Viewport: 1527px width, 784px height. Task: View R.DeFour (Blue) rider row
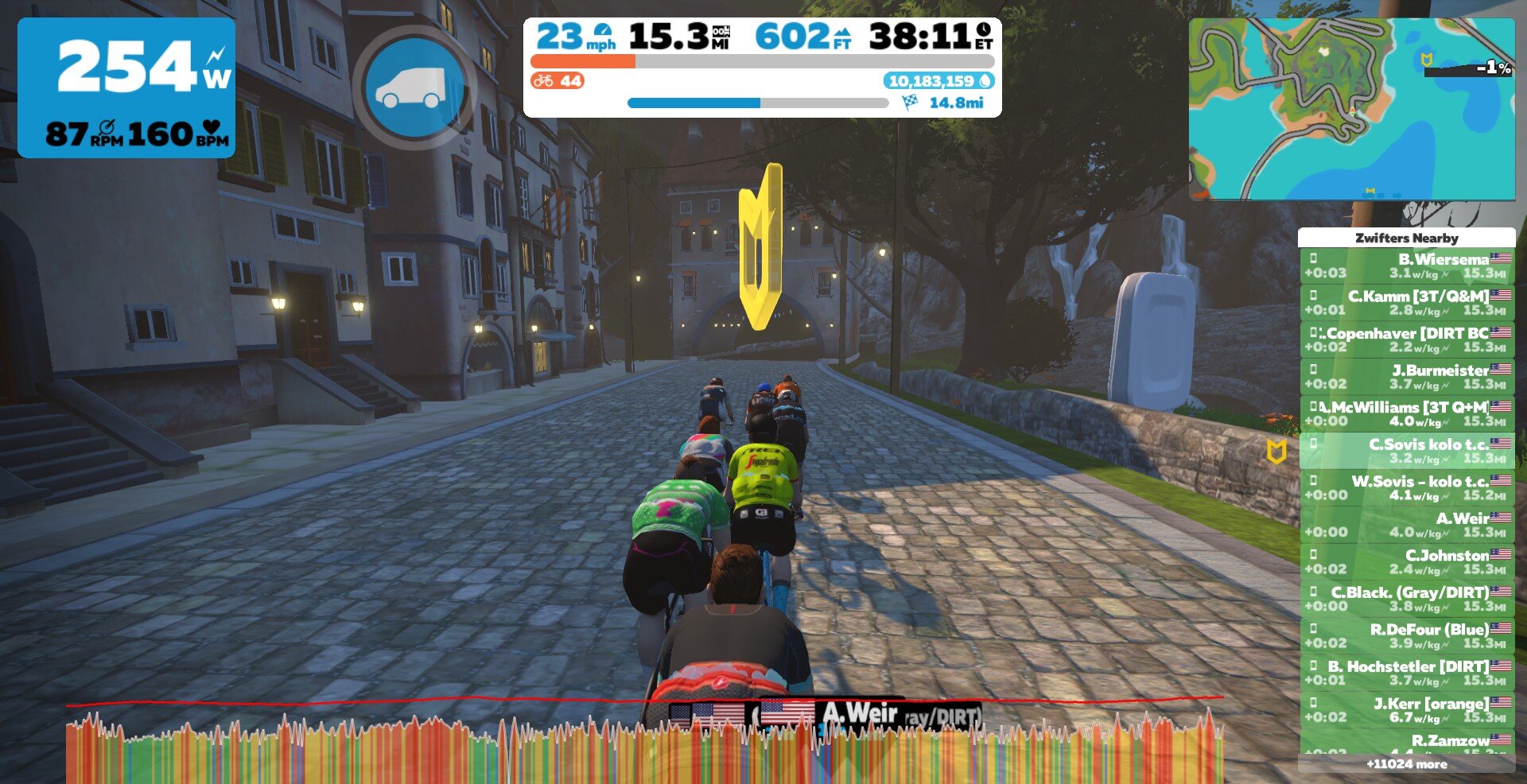(x=1407, y=636)
